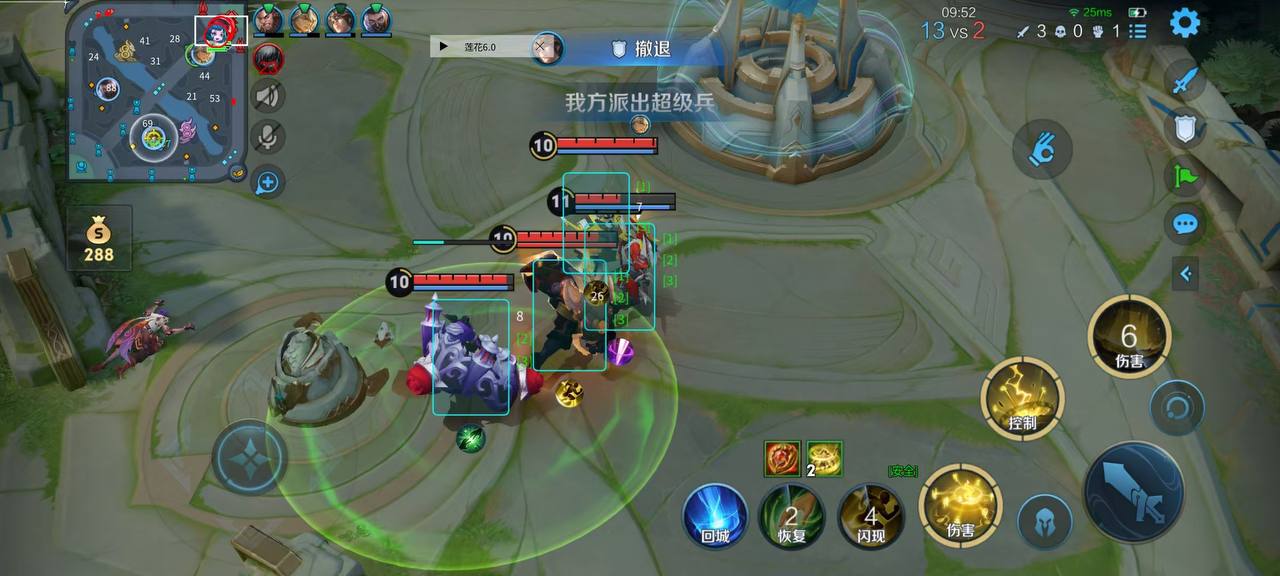1280x576 pixels.
Task: Open the scoreboard list icon
Action: point(1137,31)
